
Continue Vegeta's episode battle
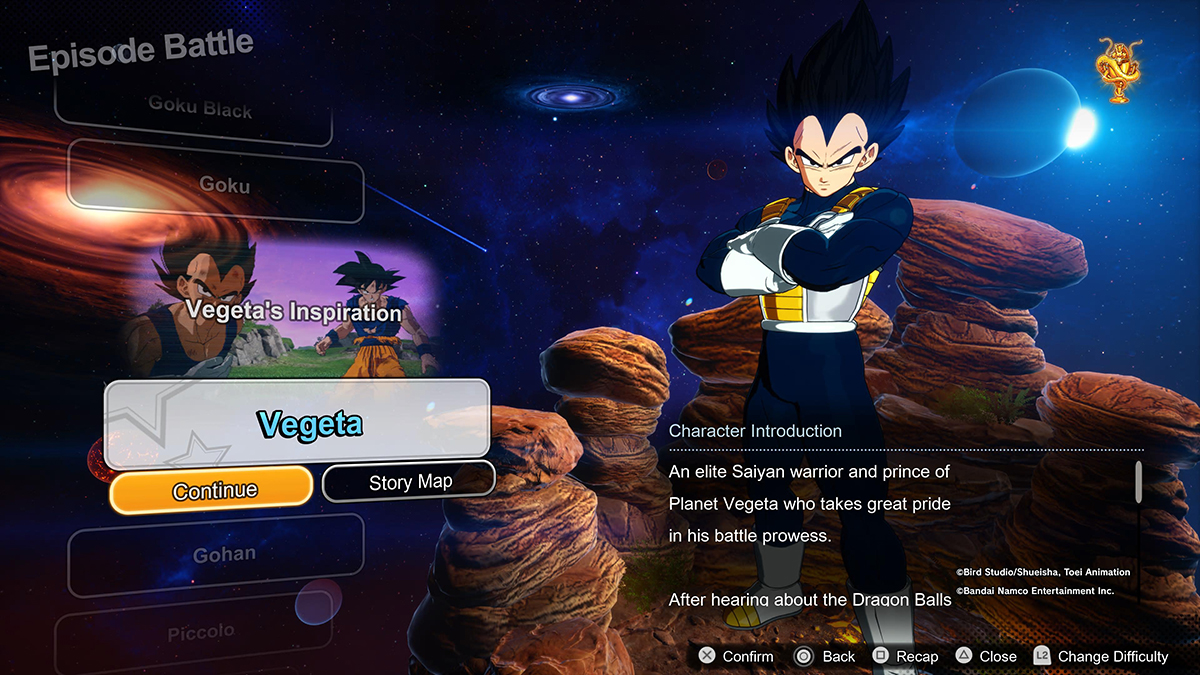click(211, 489)
